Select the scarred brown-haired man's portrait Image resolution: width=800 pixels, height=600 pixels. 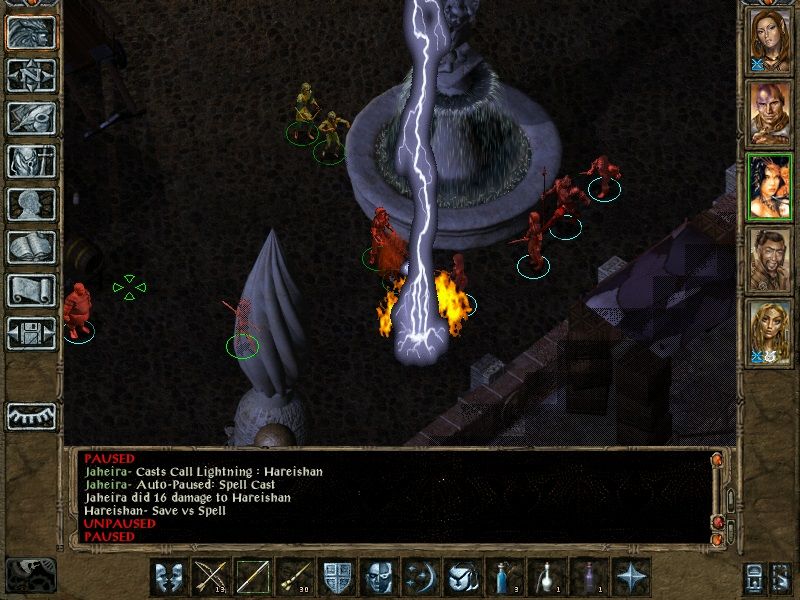click(769, 259)
